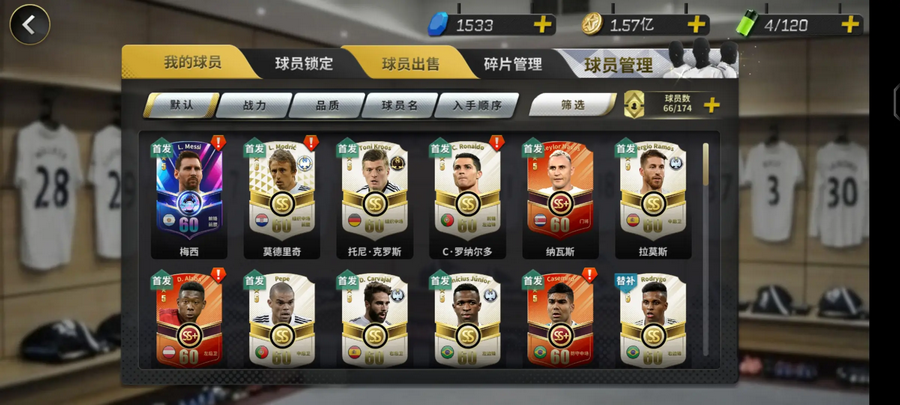This screenshot has height=405, width=900.
Task: Sort players by 球员名
Action: point(399,104)
